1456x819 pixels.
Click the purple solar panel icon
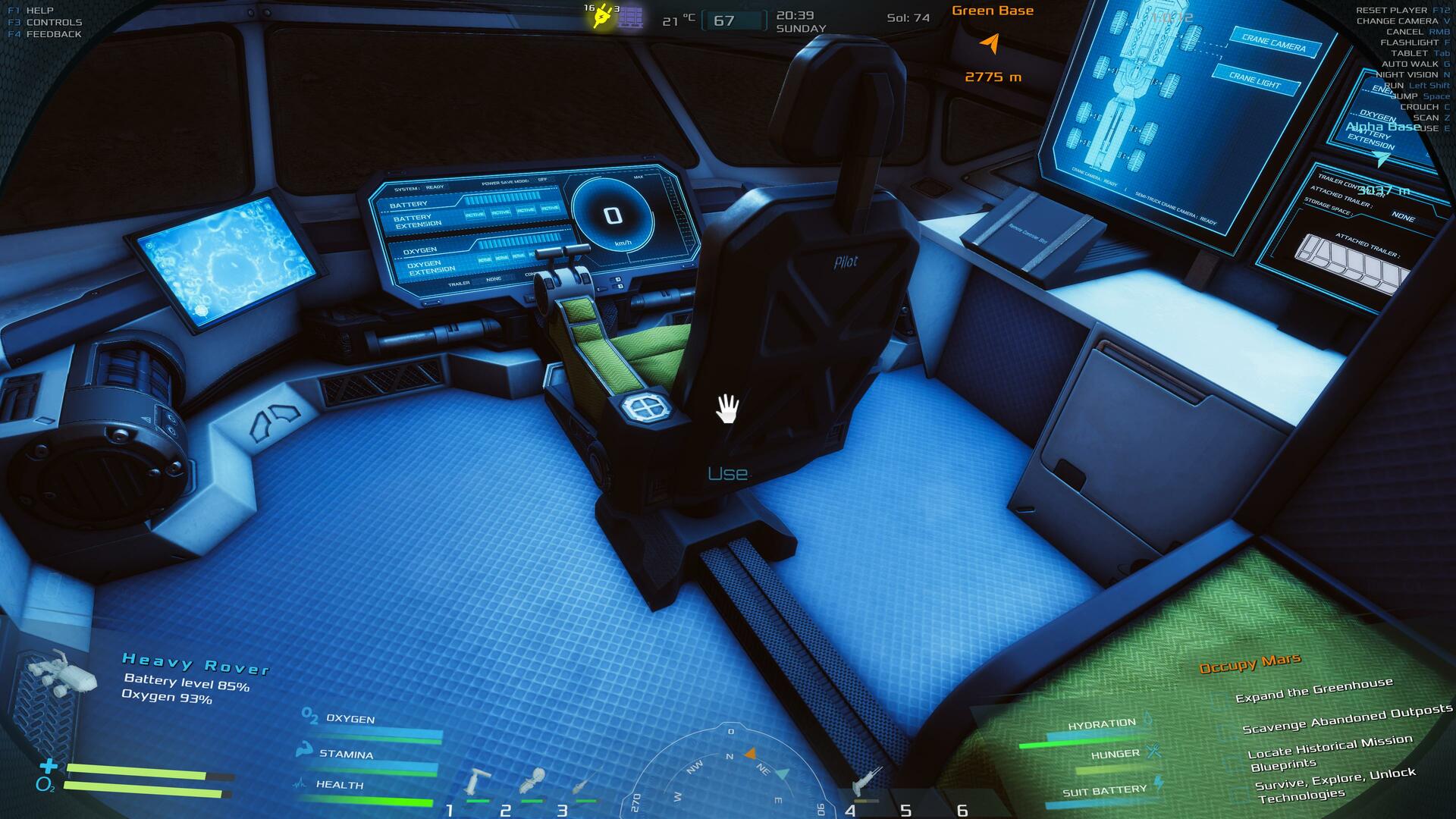click(x=630, y=17)
